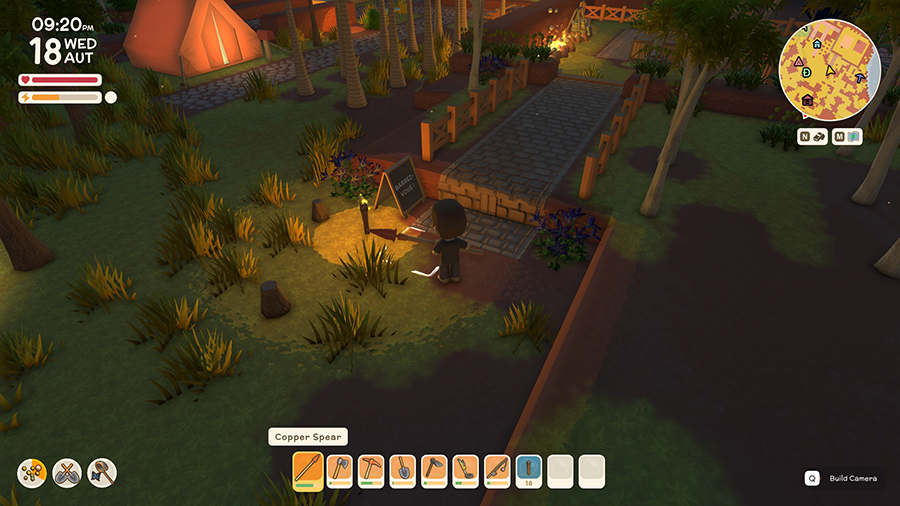The image size is (900, 506).
Task: Switch to the hoe hotbar slot
Action: point(434,470)
